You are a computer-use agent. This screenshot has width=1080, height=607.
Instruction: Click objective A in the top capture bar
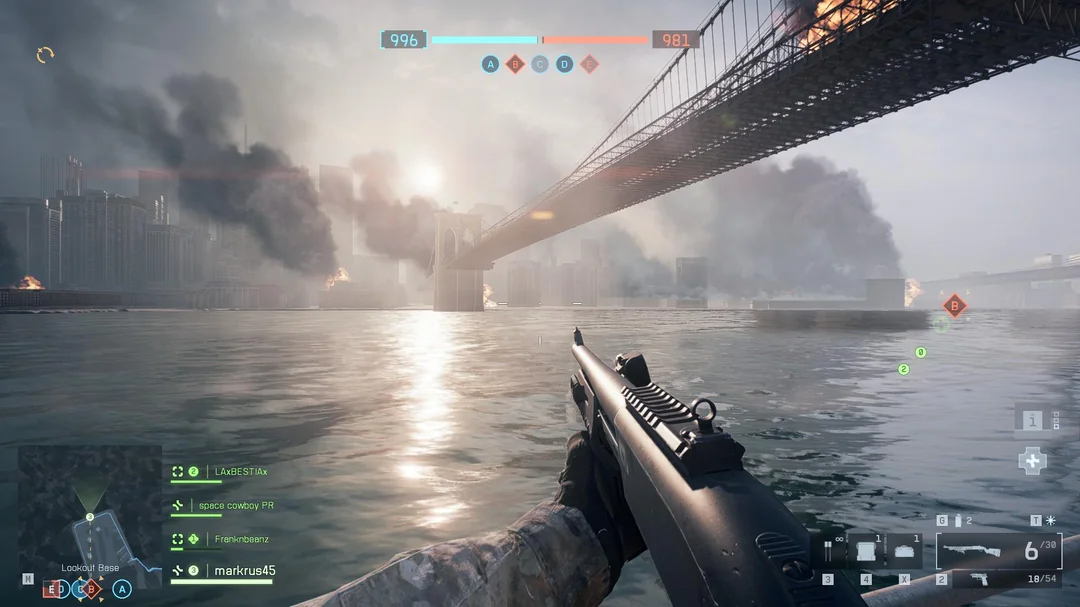(x=490, y=64)
